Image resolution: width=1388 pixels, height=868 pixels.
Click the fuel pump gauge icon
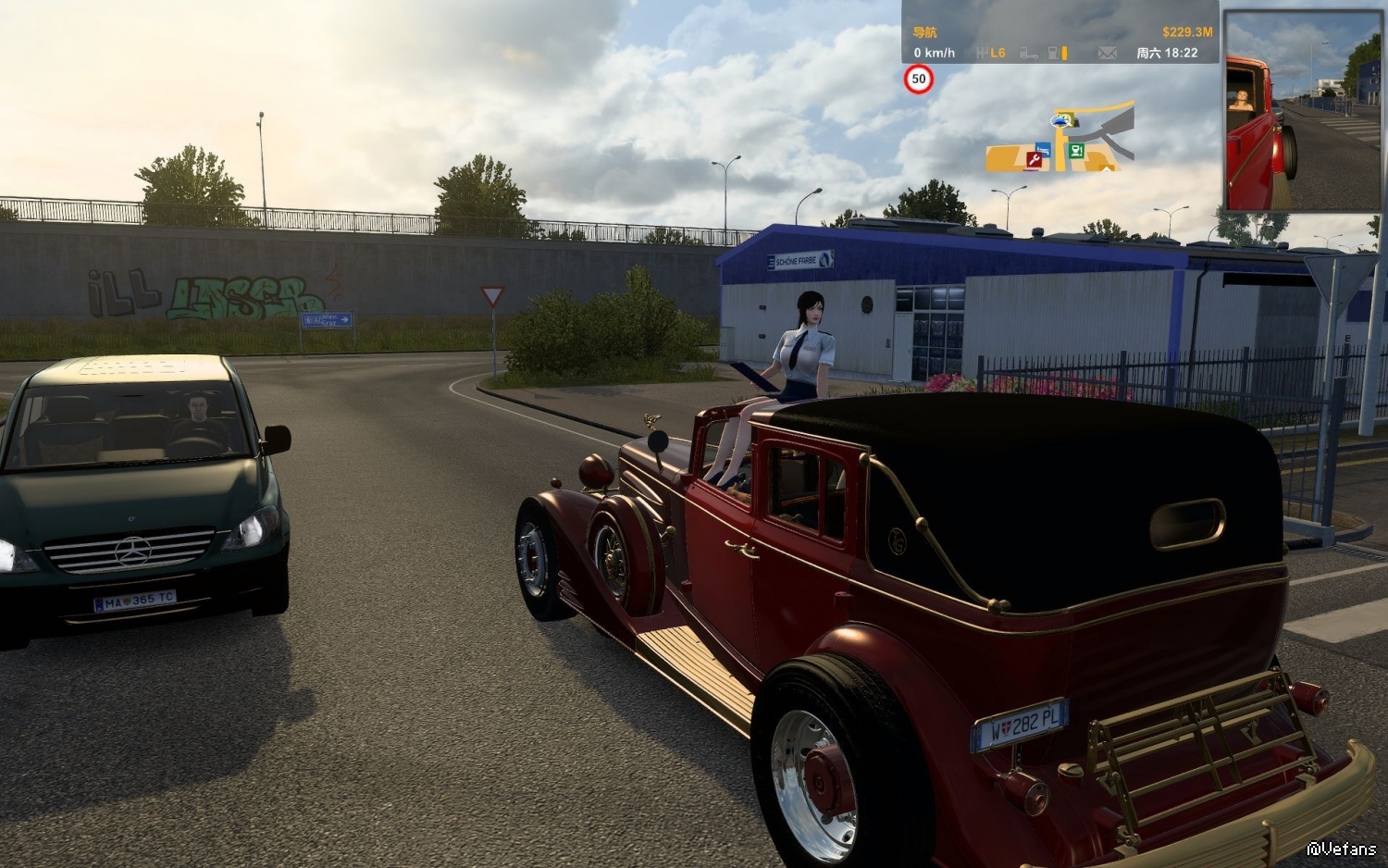pos(1053,54)
